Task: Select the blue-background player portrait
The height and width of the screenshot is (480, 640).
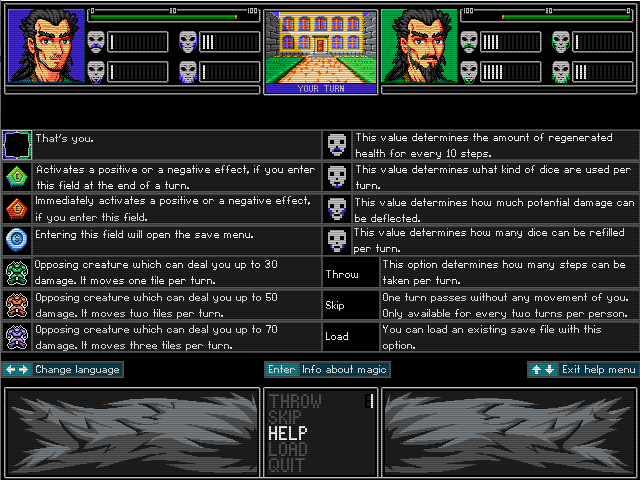Action: (x=46, y=46)
